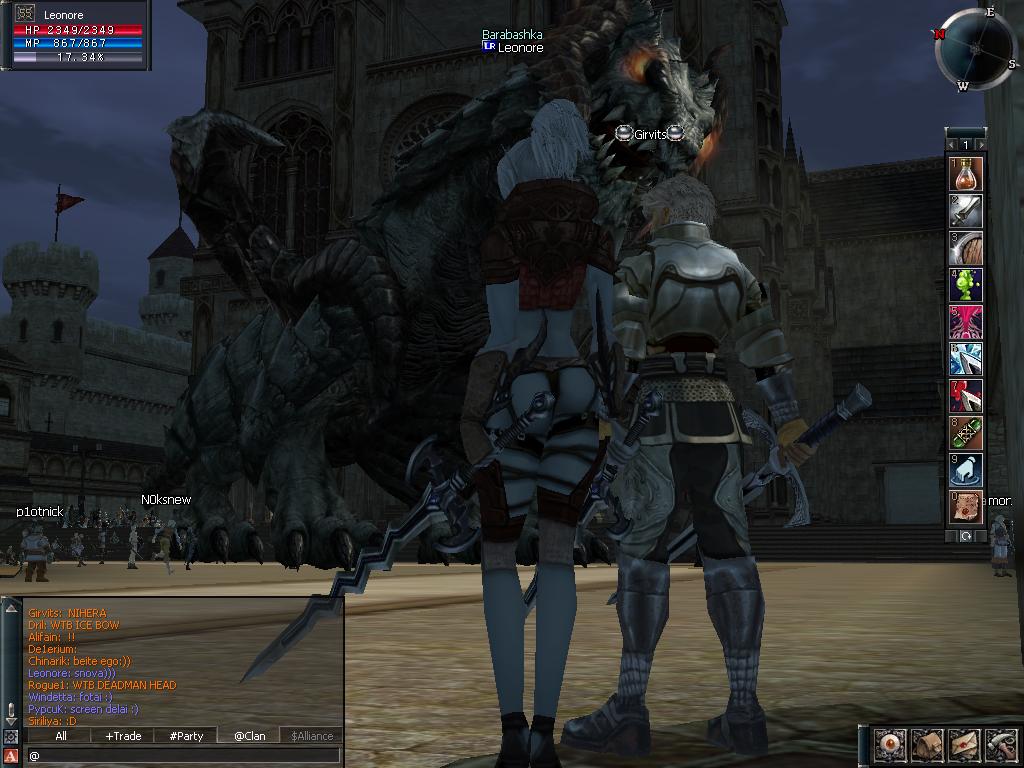Activate the green slime skill icon

(x=966, y=285)
